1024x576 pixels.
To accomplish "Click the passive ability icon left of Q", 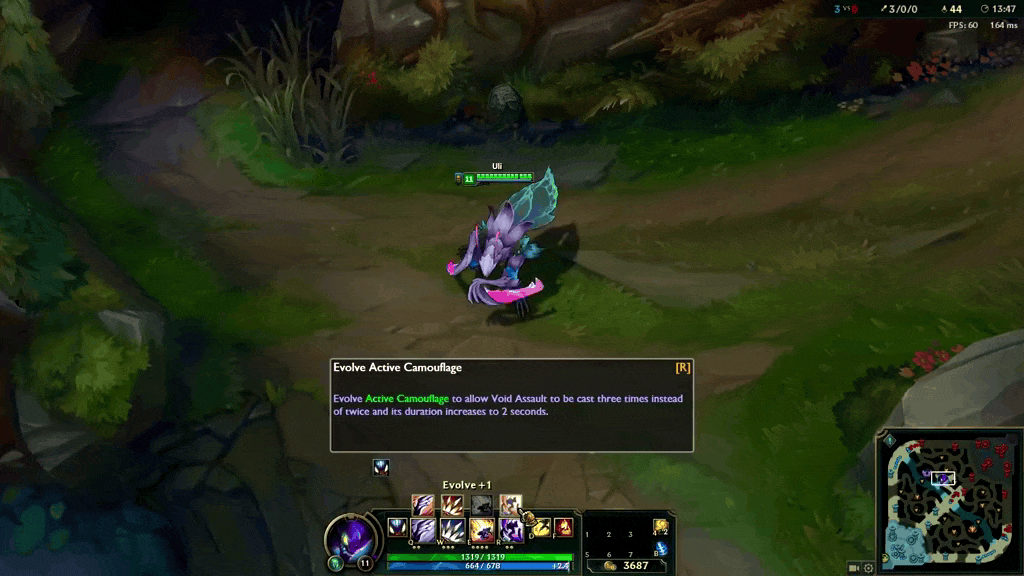I will (397, 527).
